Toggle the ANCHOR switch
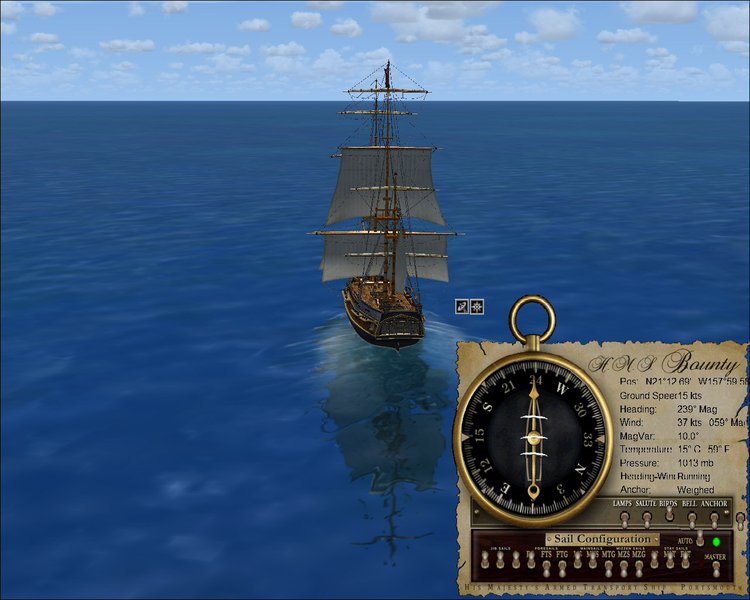750x600 pixels. pyautogui.click(x=714, y=518)
